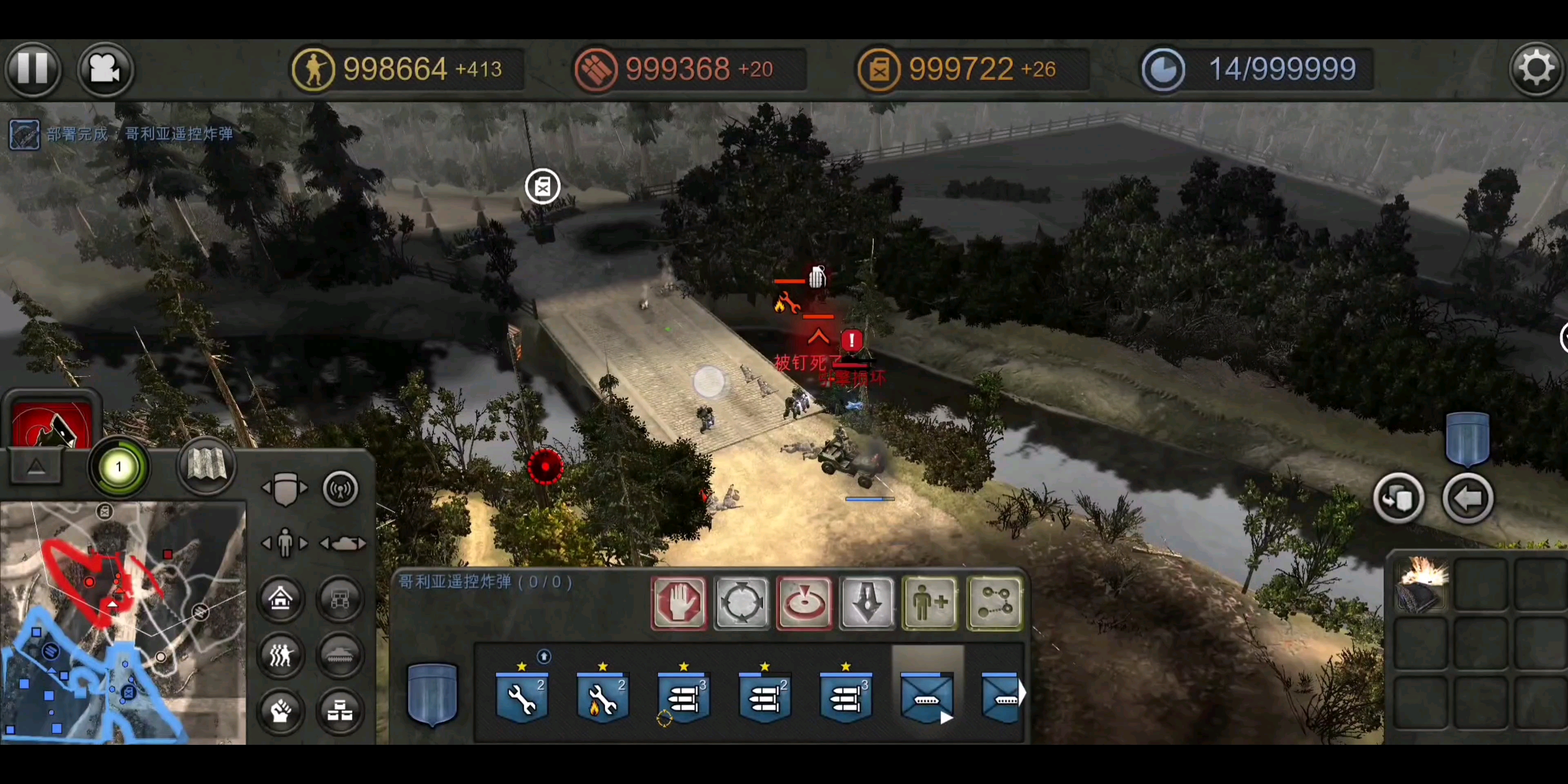The height and width of the screenshot is (784, 1568).
Task: Issue the red hand stop command
Action: pos(679,603)
